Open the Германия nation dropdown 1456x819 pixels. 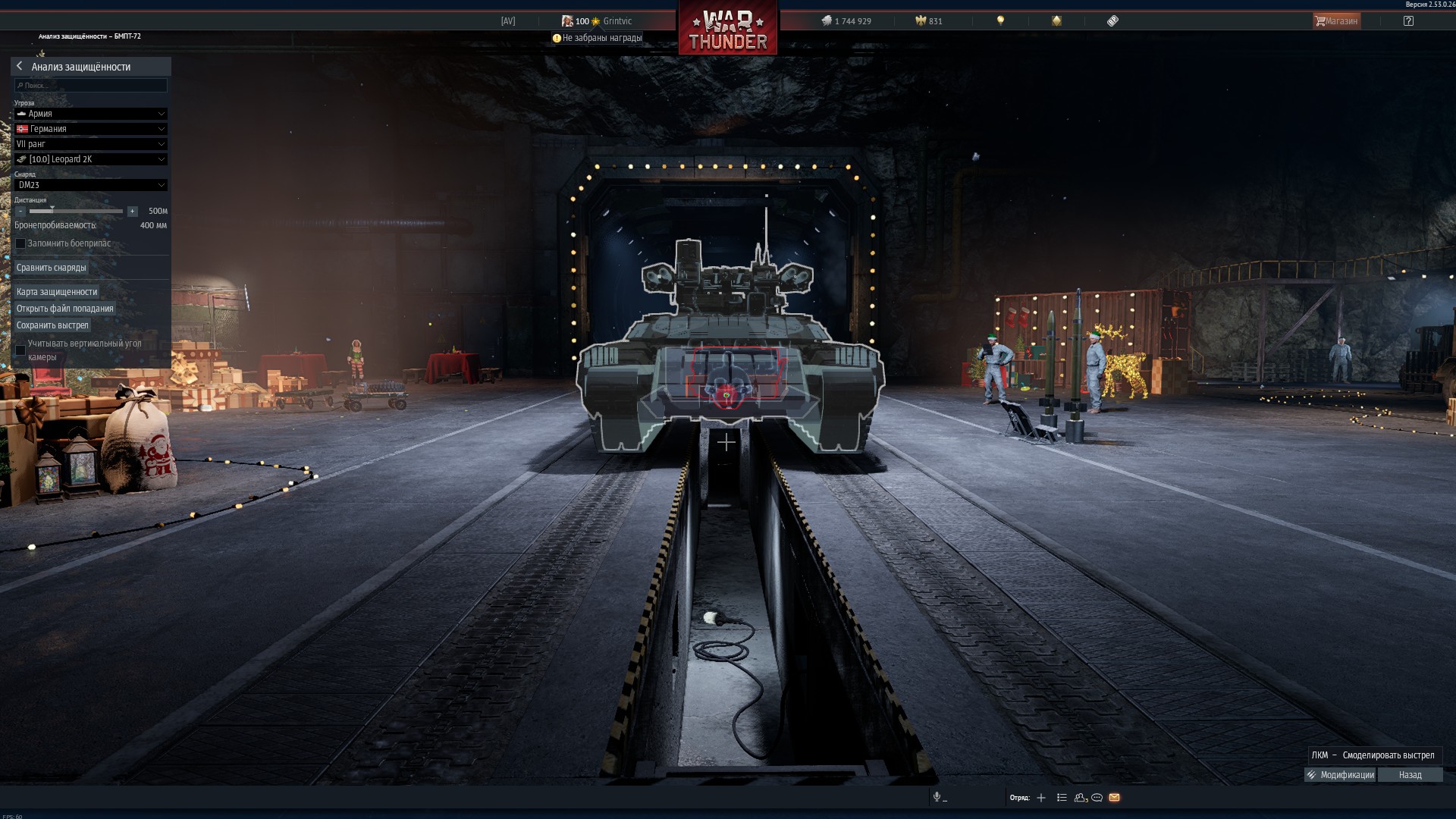(x=91, y=129)
